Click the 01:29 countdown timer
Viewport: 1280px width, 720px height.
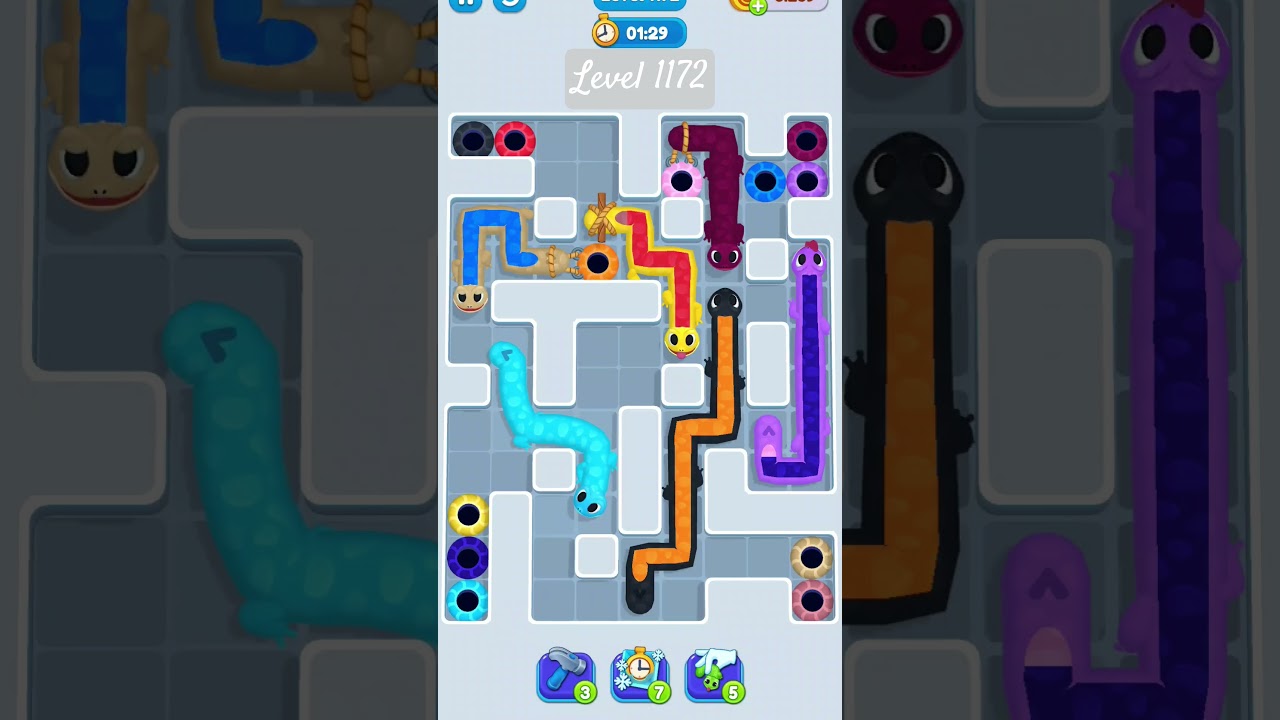coord(648,32)
